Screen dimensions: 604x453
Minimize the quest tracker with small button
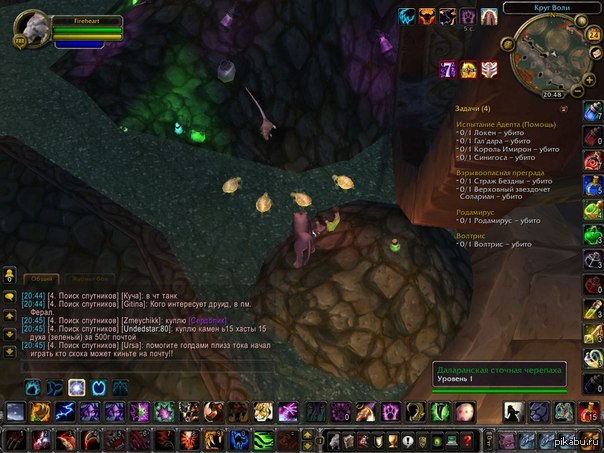point(563,107)
